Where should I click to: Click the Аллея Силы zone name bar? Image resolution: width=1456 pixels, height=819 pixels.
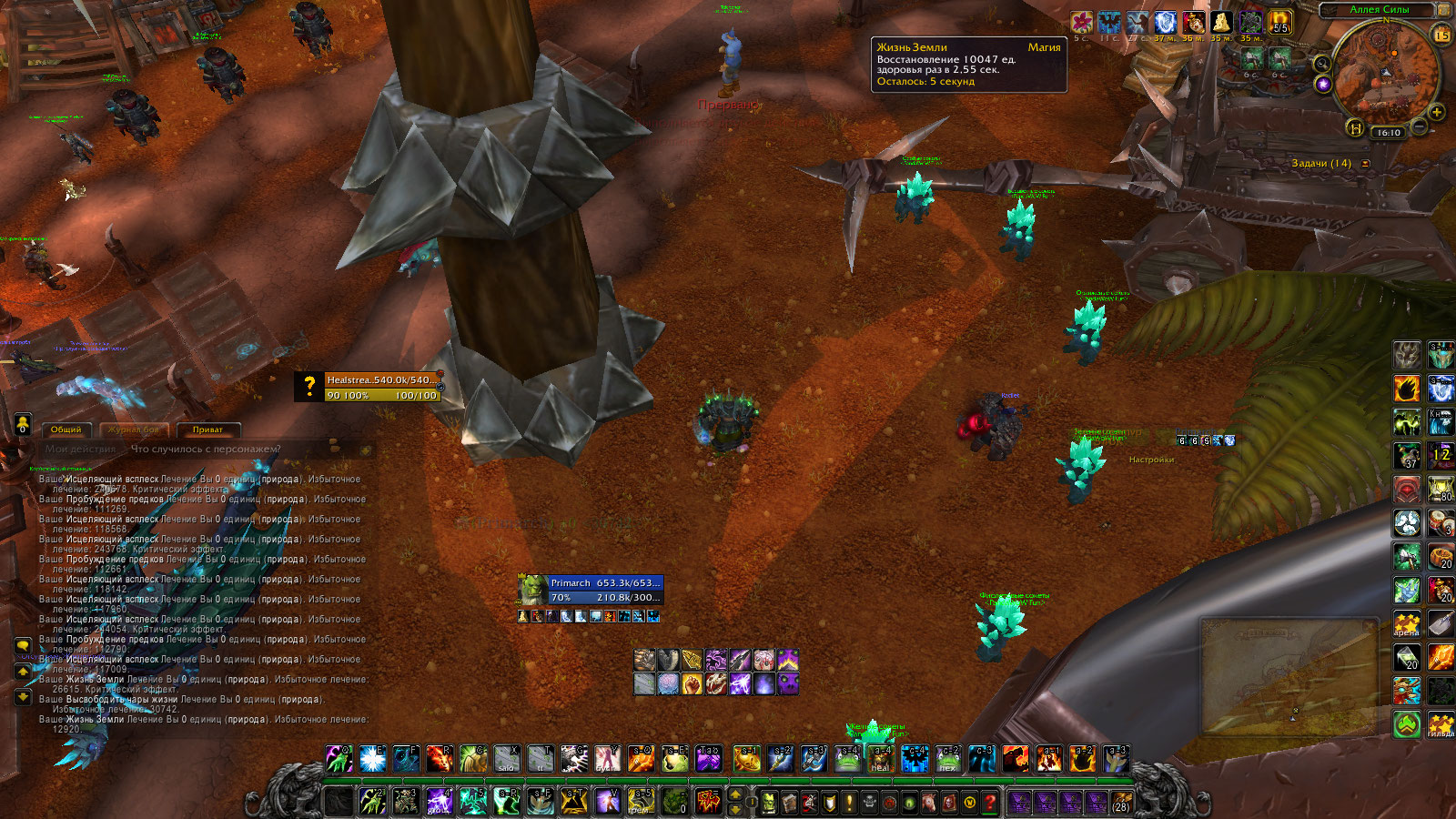pos(1379,9)
